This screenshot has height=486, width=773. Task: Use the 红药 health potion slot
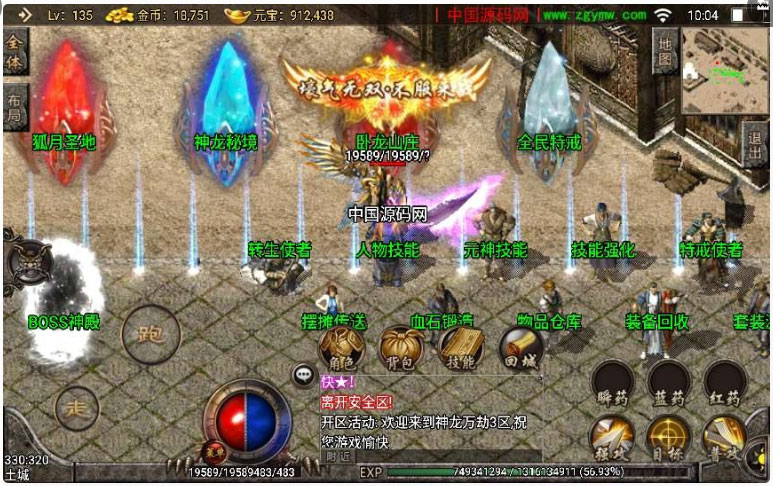[x=725, y=382]
